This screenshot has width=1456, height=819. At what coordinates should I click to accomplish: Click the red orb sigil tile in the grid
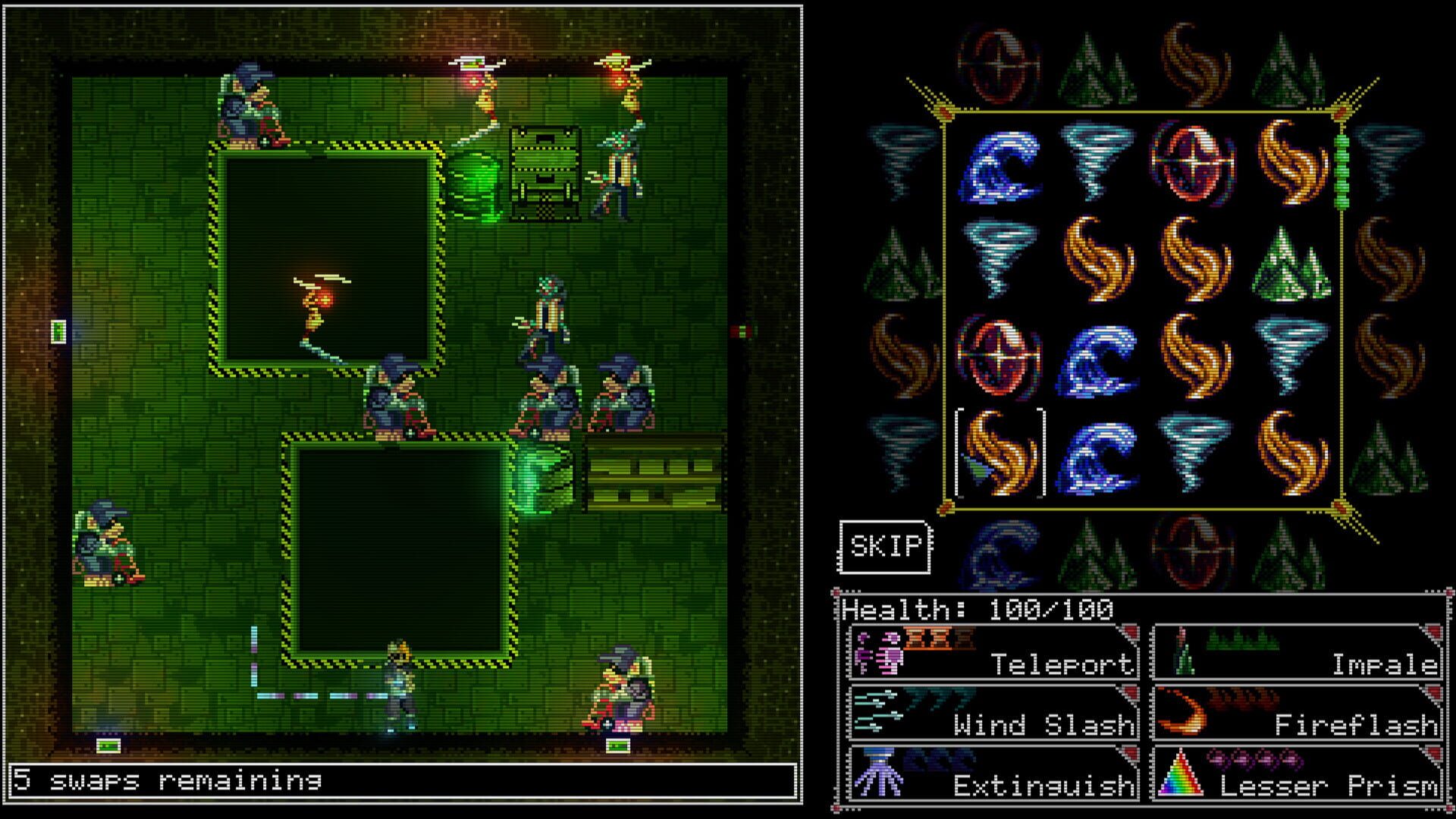pyautogui.click(x=1194, y=163)
